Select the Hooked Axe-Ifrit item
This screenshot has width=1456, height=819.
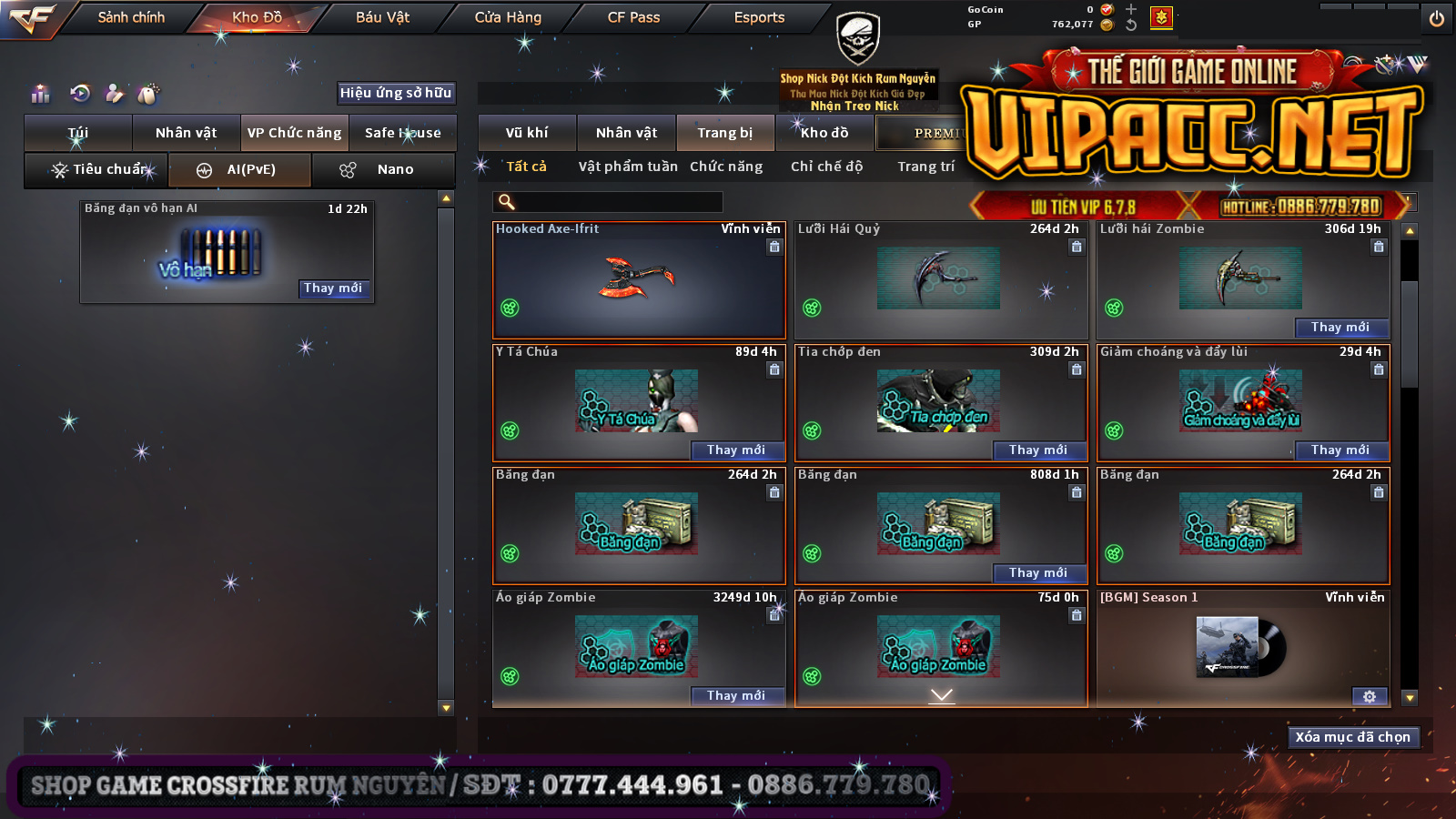(x=639, y=280)
